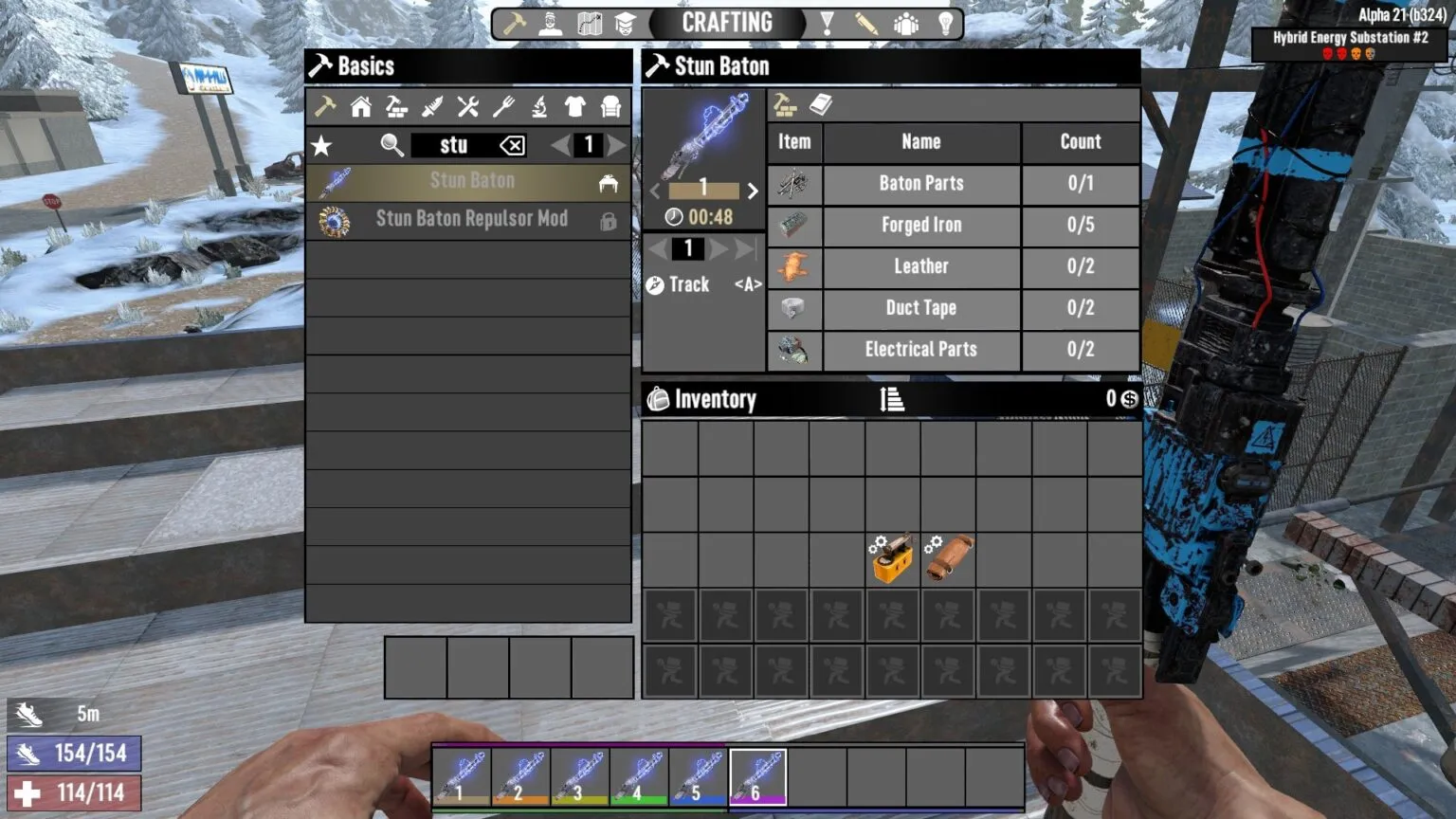
Task: Increase craft quantity with right arrow
Action: (x=753, y=191)
